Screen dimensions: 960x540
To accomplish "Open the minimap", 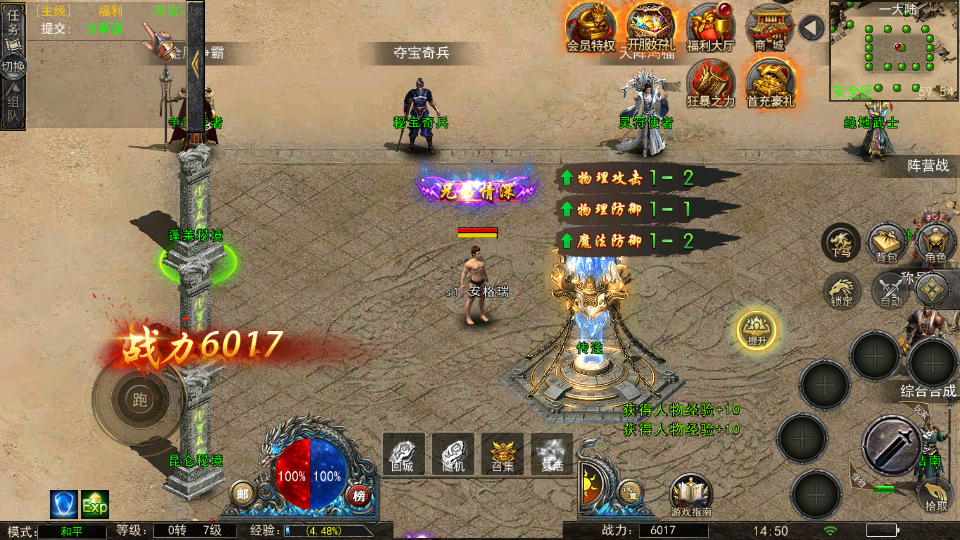I will click(x=893, y=50).
